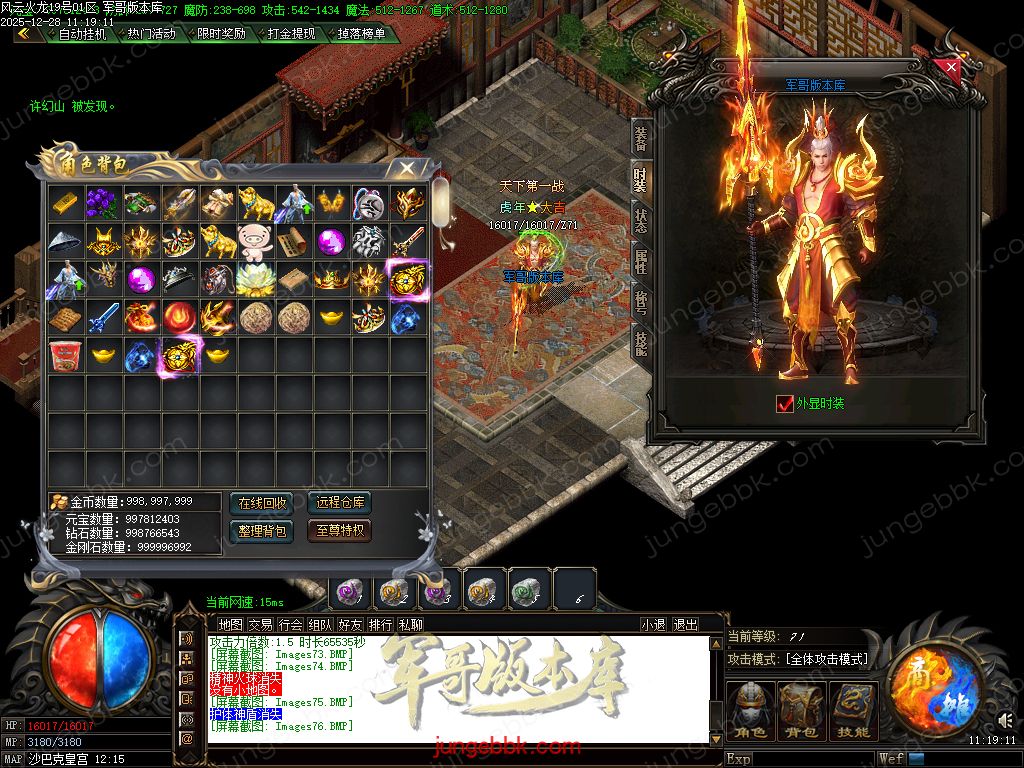Viewport: 1024px width, 768px height.
Task: Open the 远程仓库 remote warehouse
Action: coord(339,502)
